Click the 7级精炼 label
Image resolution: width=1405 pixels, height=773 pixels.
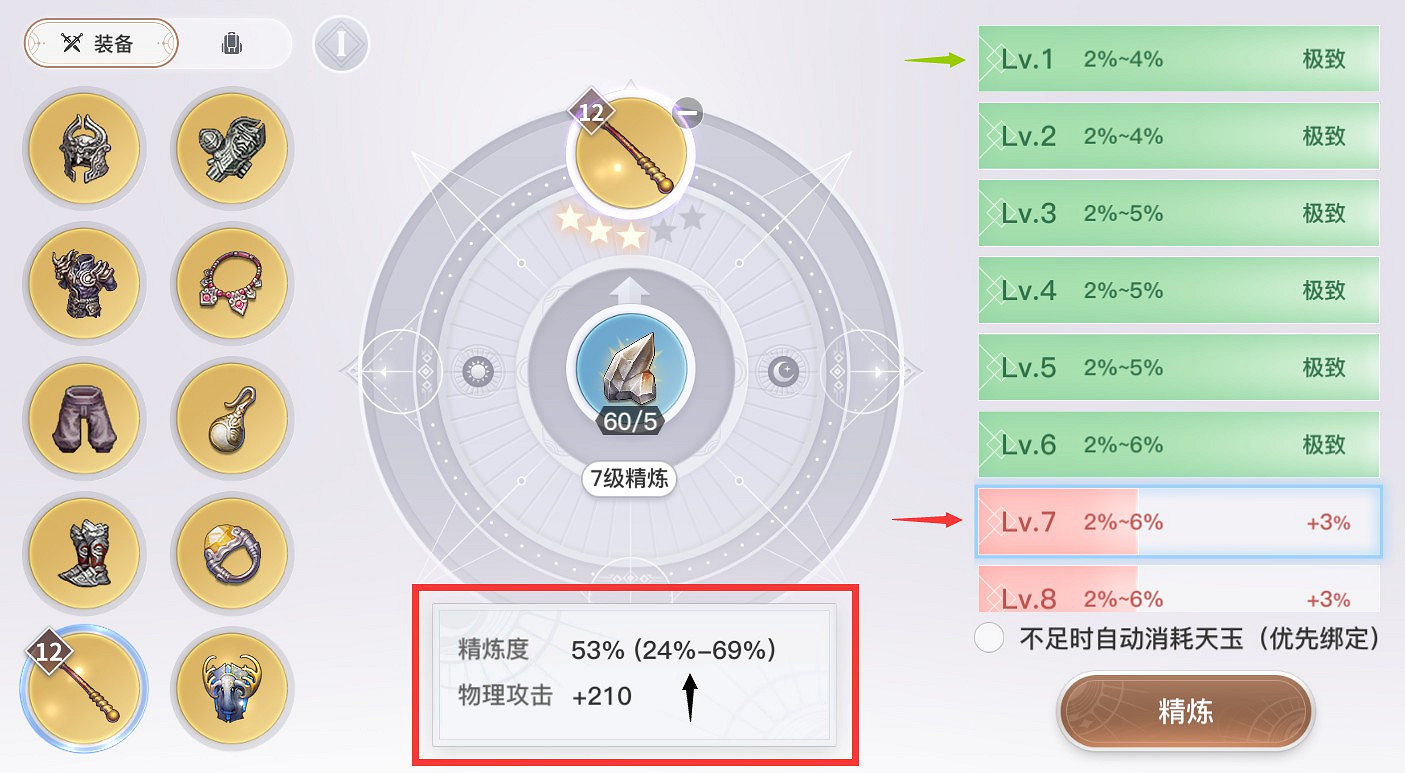(x=628, y=479)
